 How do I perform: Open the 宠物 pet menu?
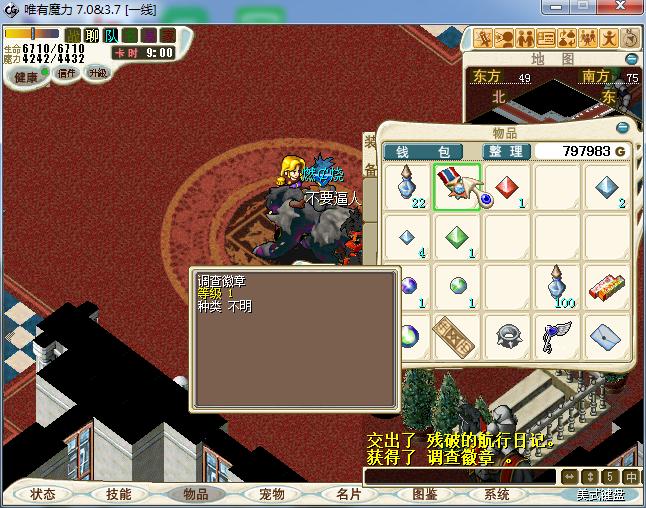pos(272,494)
